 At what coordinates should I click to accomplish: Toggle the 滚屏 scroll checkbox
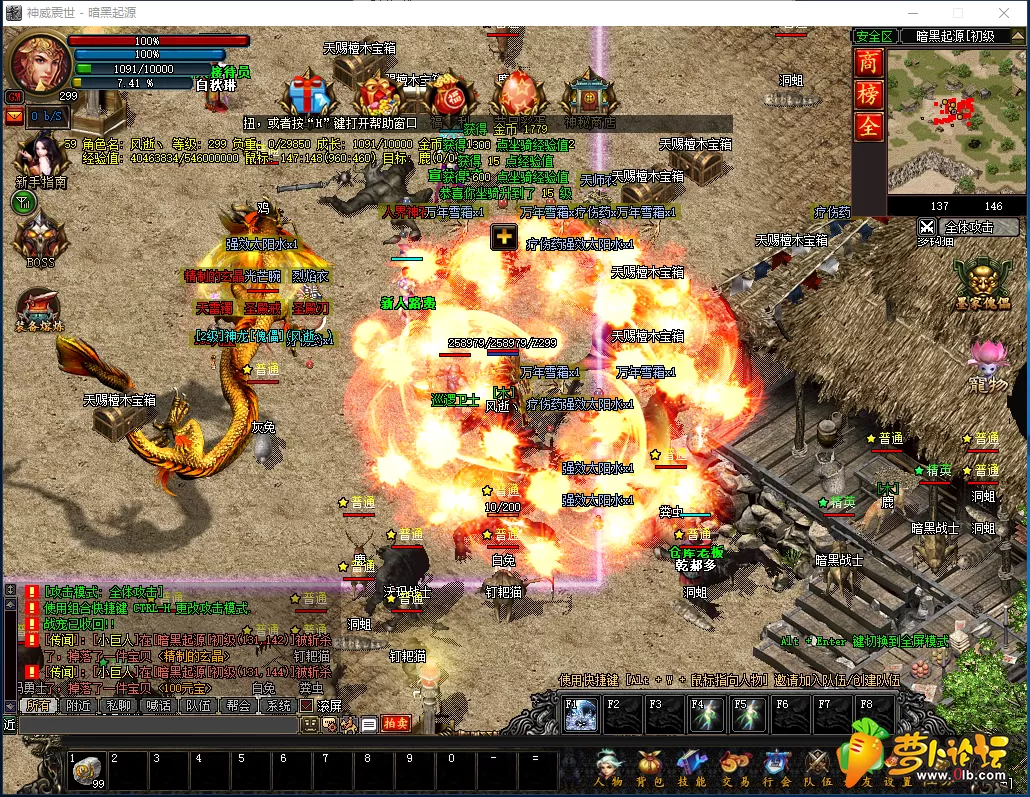307,705
